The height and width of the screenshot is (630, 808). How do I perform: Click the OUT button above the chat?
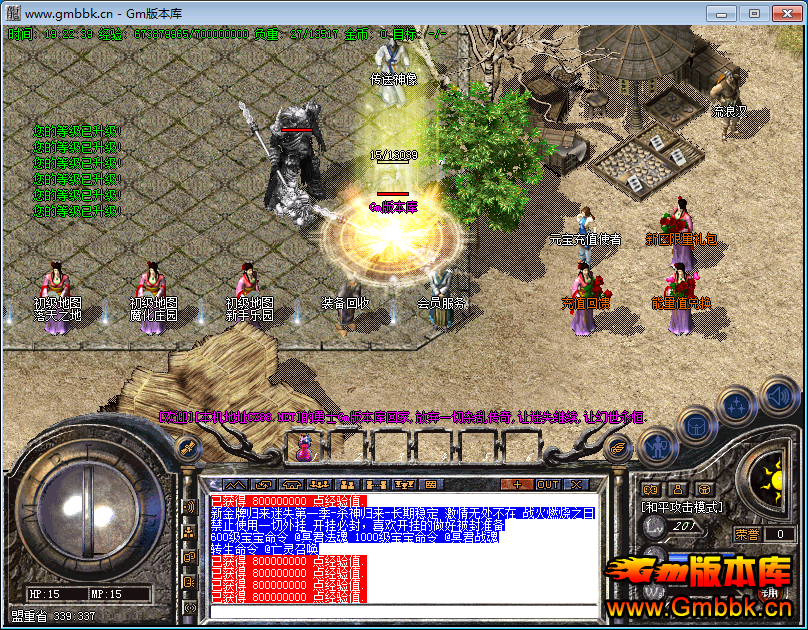tap(548, 484)
